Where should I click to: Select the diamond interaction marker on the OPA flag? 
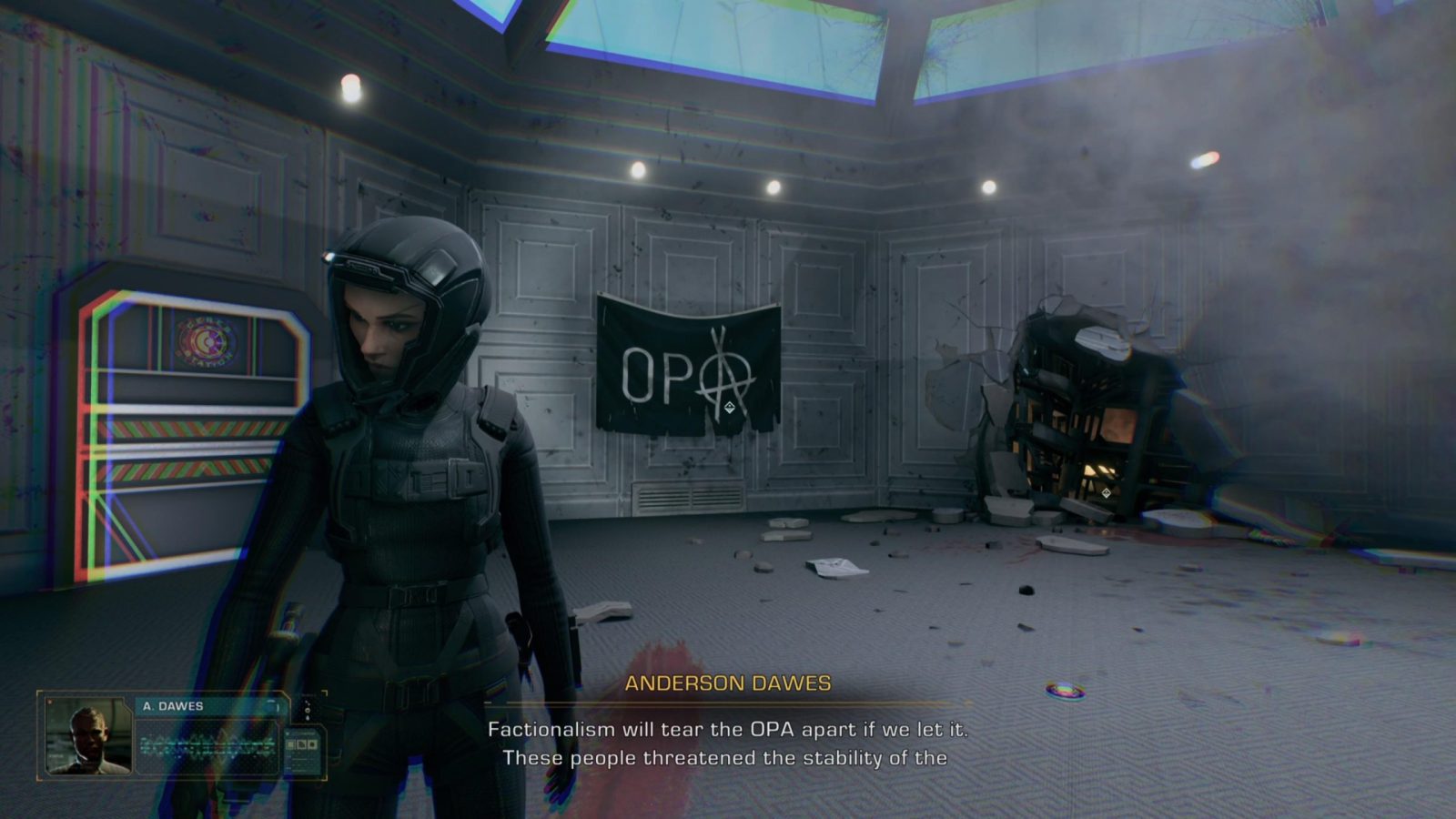[730, 407]
